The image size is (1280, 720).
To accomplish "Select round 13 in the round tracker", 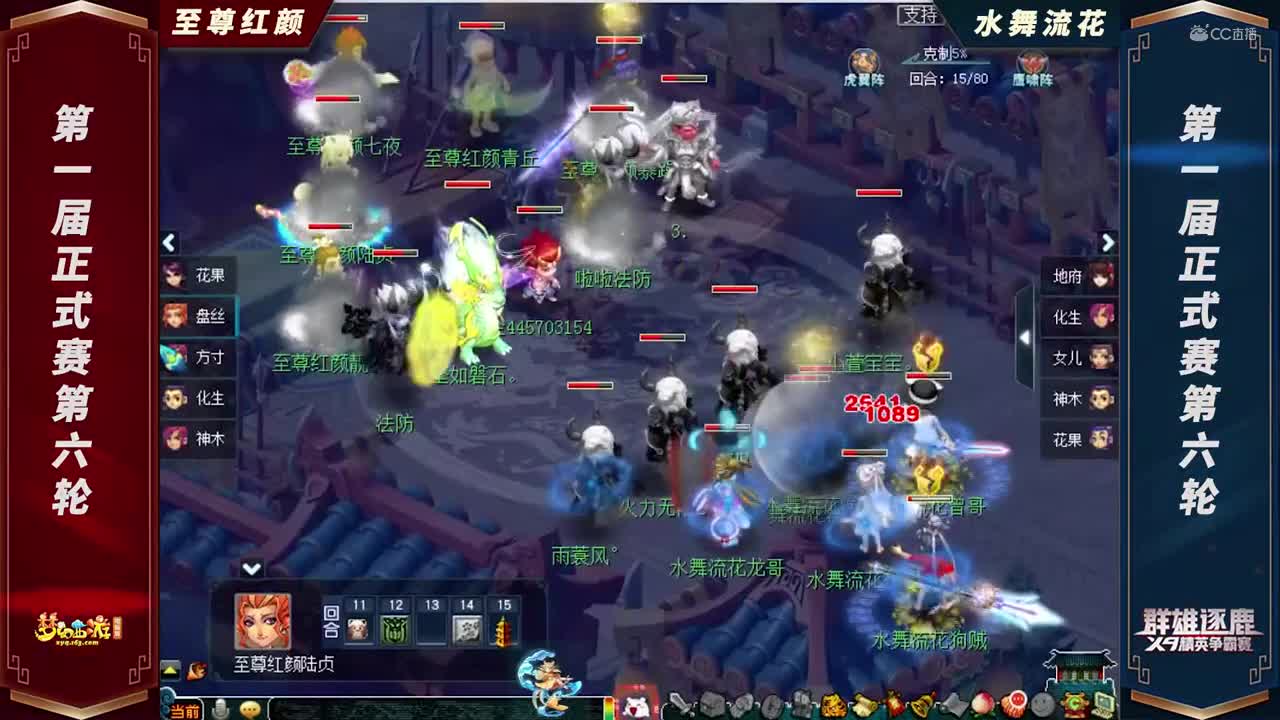I will 431,620.
